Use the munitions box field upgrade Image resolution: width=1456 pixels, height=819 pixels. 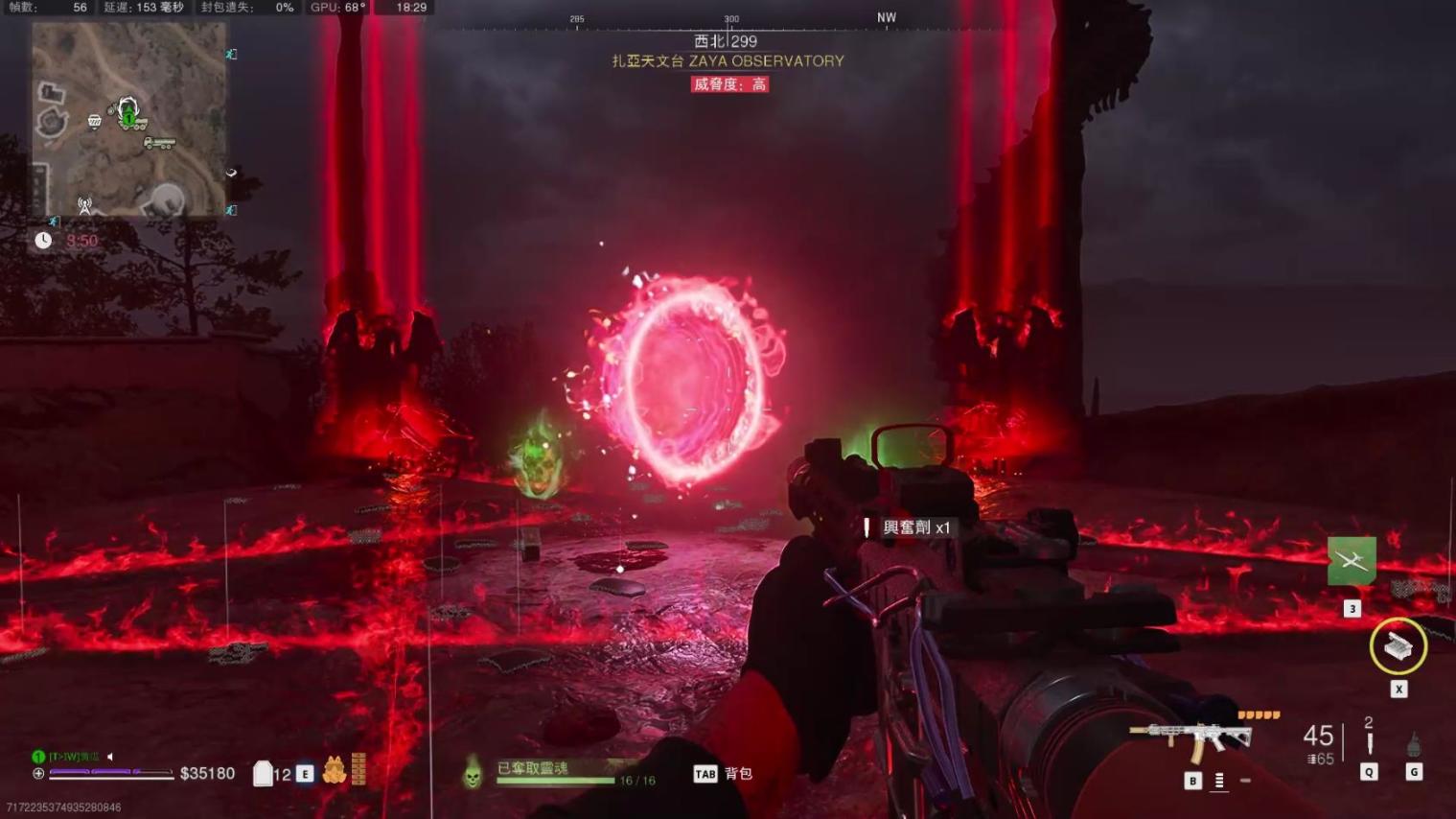click(x=1398, y=647)
